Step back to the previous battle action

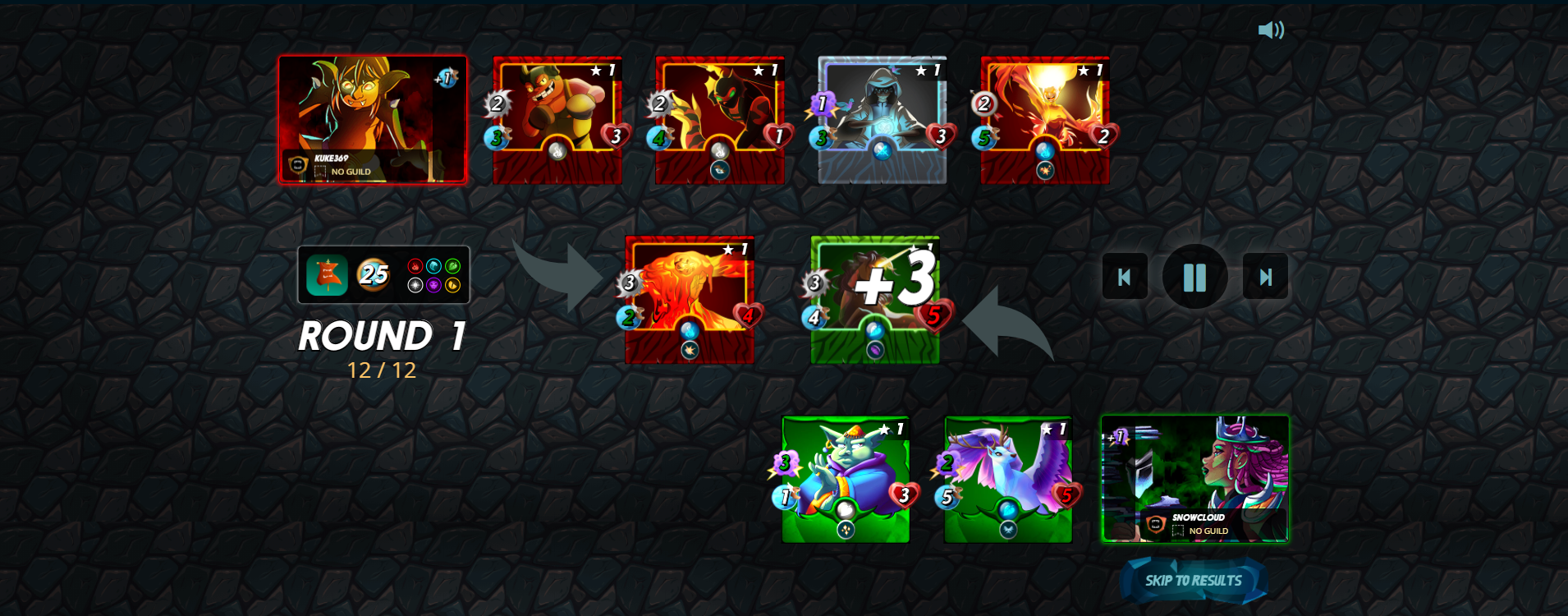tap(1125, 277)
